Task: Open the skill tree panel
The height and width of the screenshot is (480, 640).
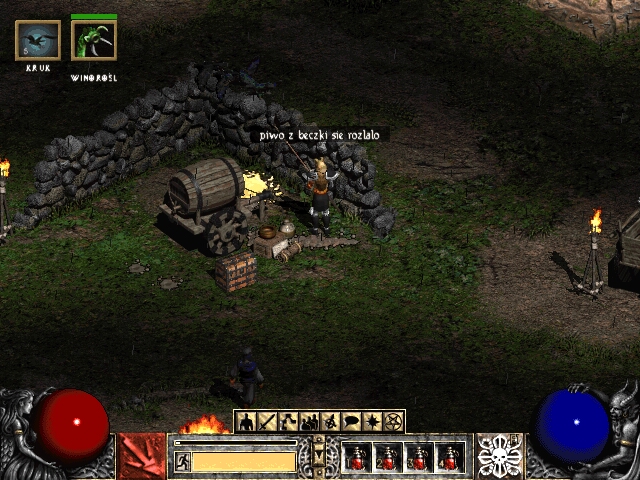Action: coord(289,421)
